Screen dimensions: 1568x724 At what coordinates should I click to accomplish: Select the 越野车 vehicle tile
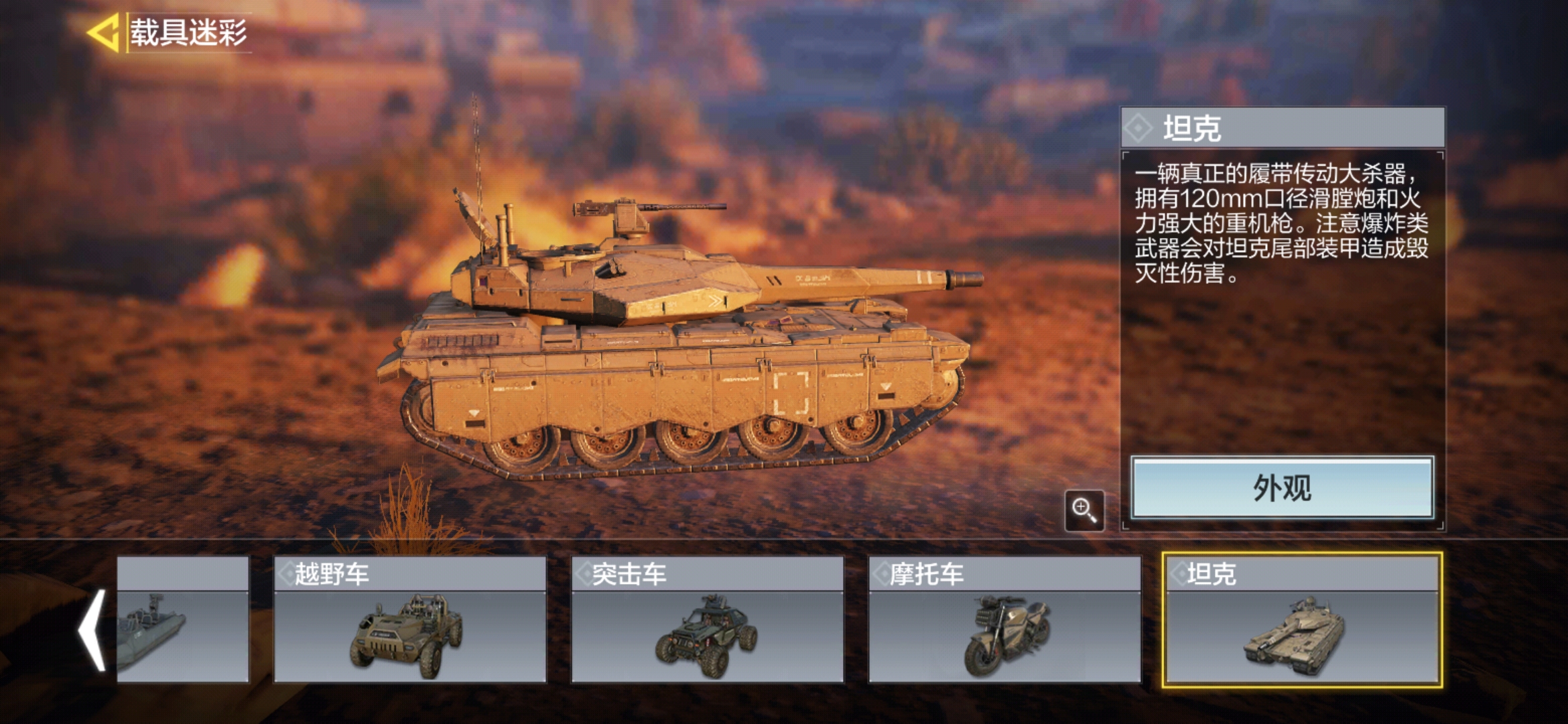pyautogui.click(x=409, y=620)
